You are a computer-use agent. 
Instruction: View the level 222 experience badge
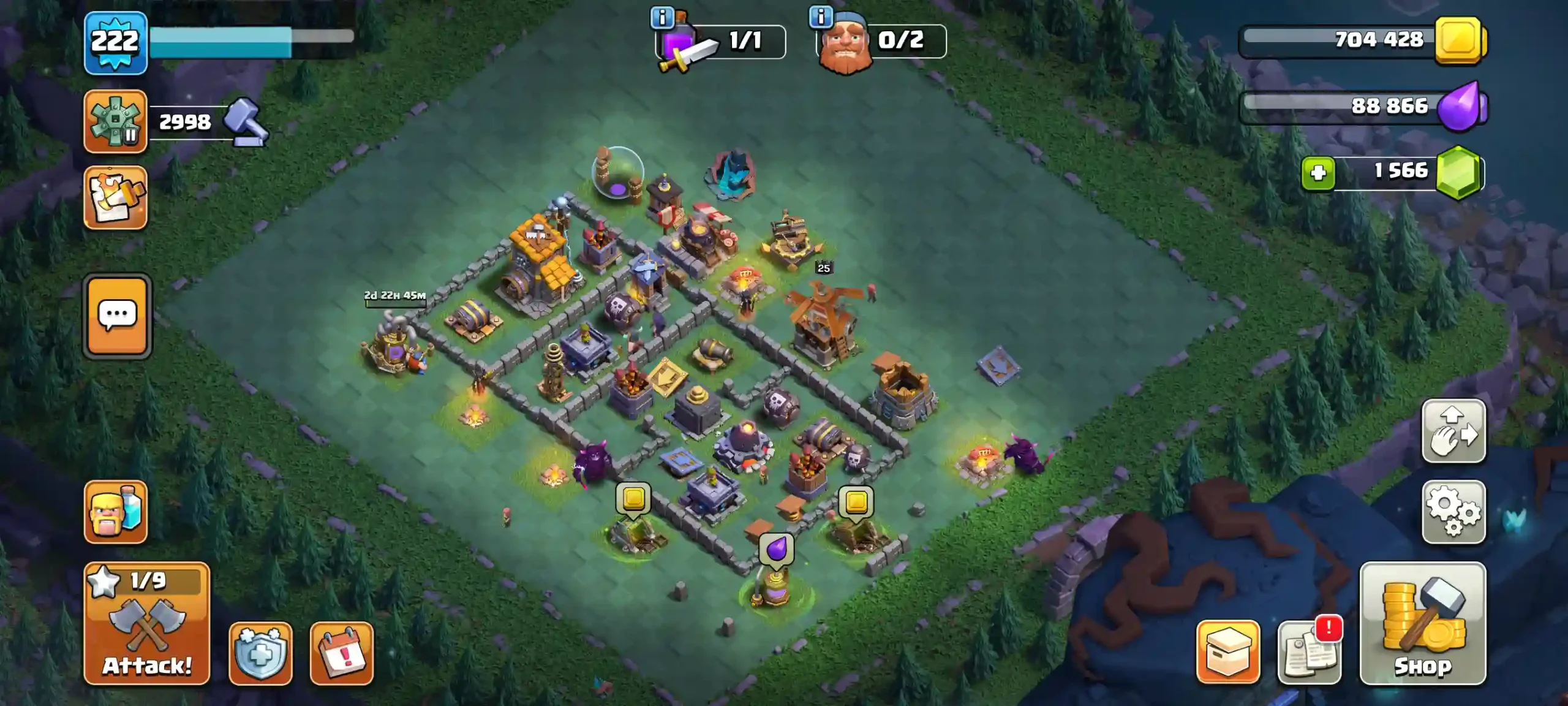(x=116, y=43)
